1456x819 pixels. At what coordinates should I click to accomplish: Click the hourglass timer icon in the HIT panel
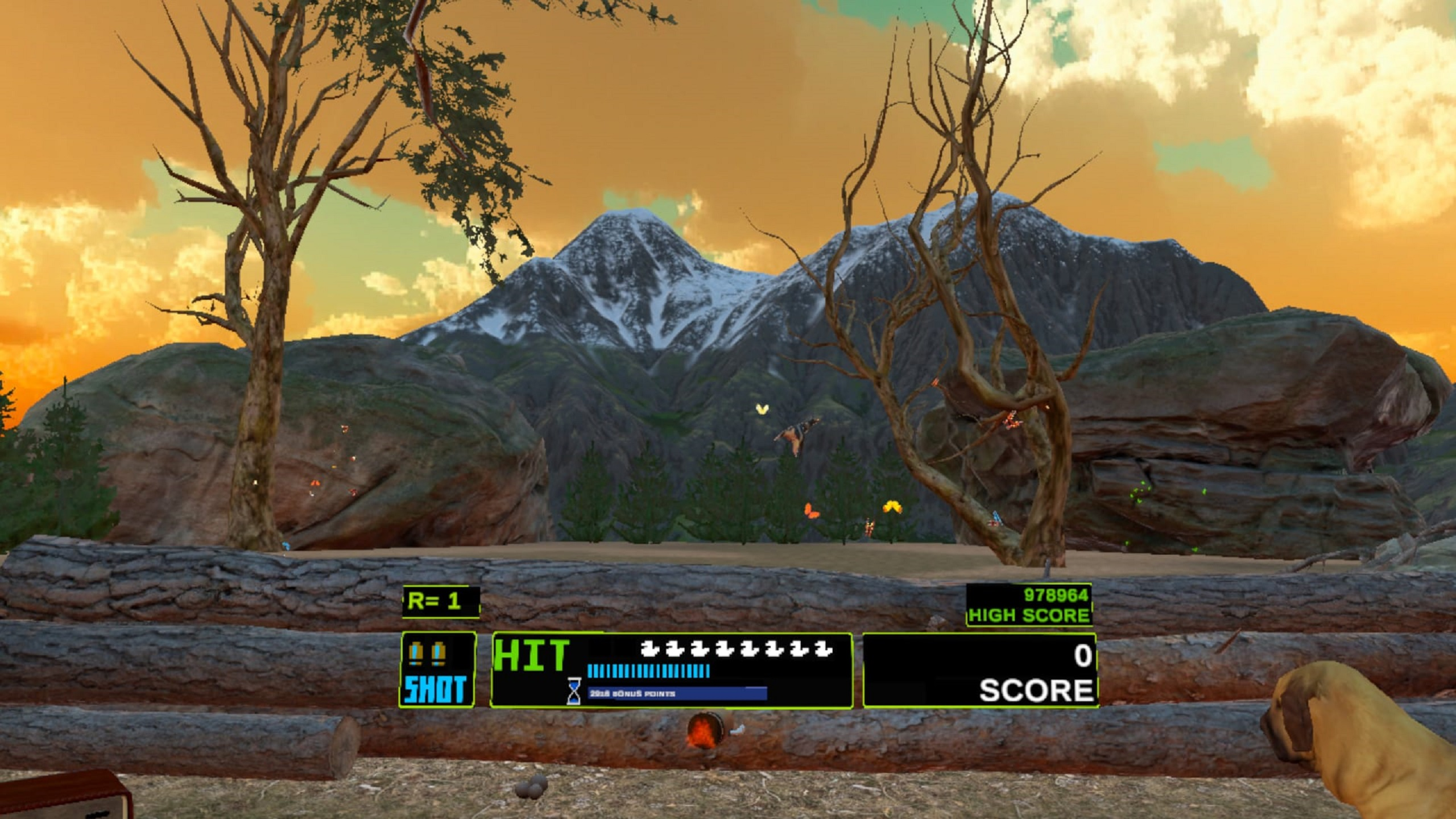pos(574,693)
